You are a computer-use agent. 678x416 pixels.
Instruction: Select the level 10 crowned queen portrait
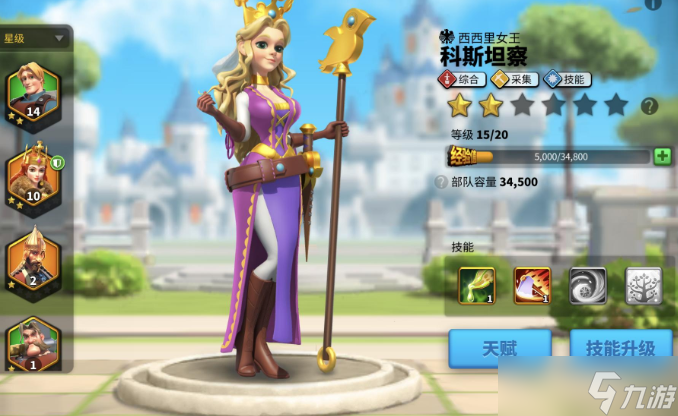tap(32, 176)
